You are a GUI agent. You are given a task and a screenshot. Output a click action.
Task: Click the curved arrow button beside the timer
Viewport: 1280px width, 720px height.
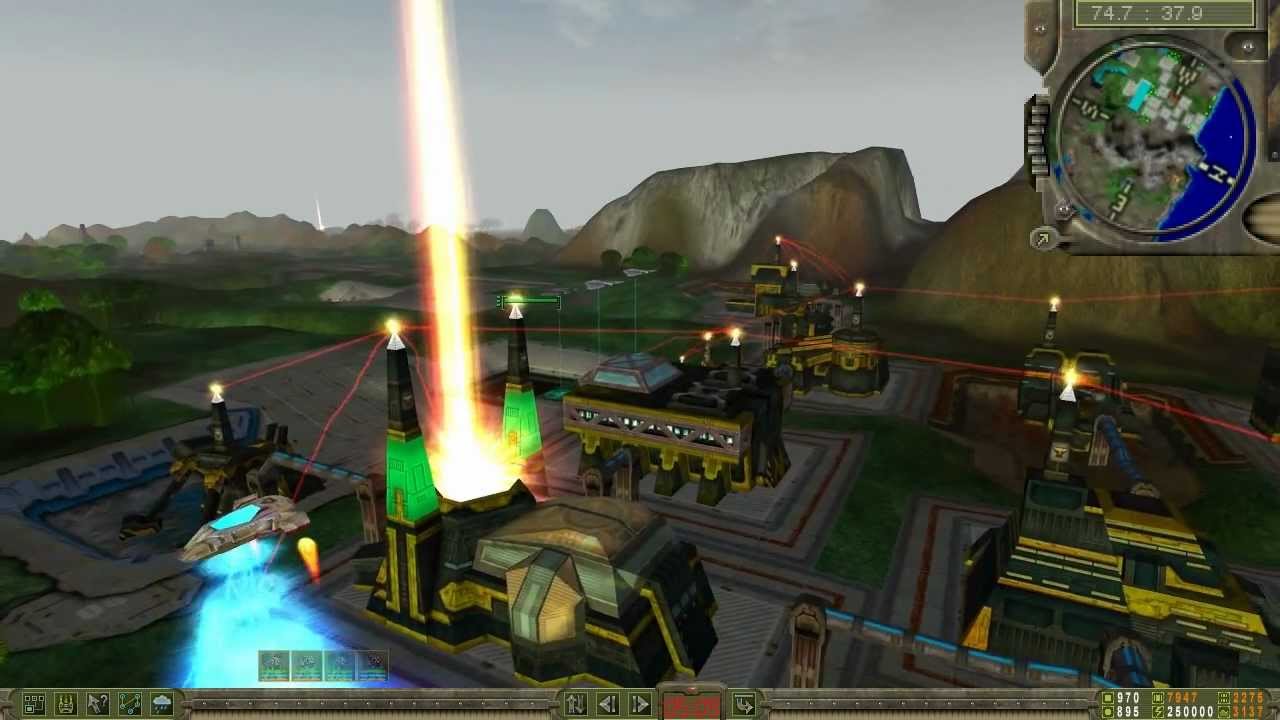coord(743,704)
